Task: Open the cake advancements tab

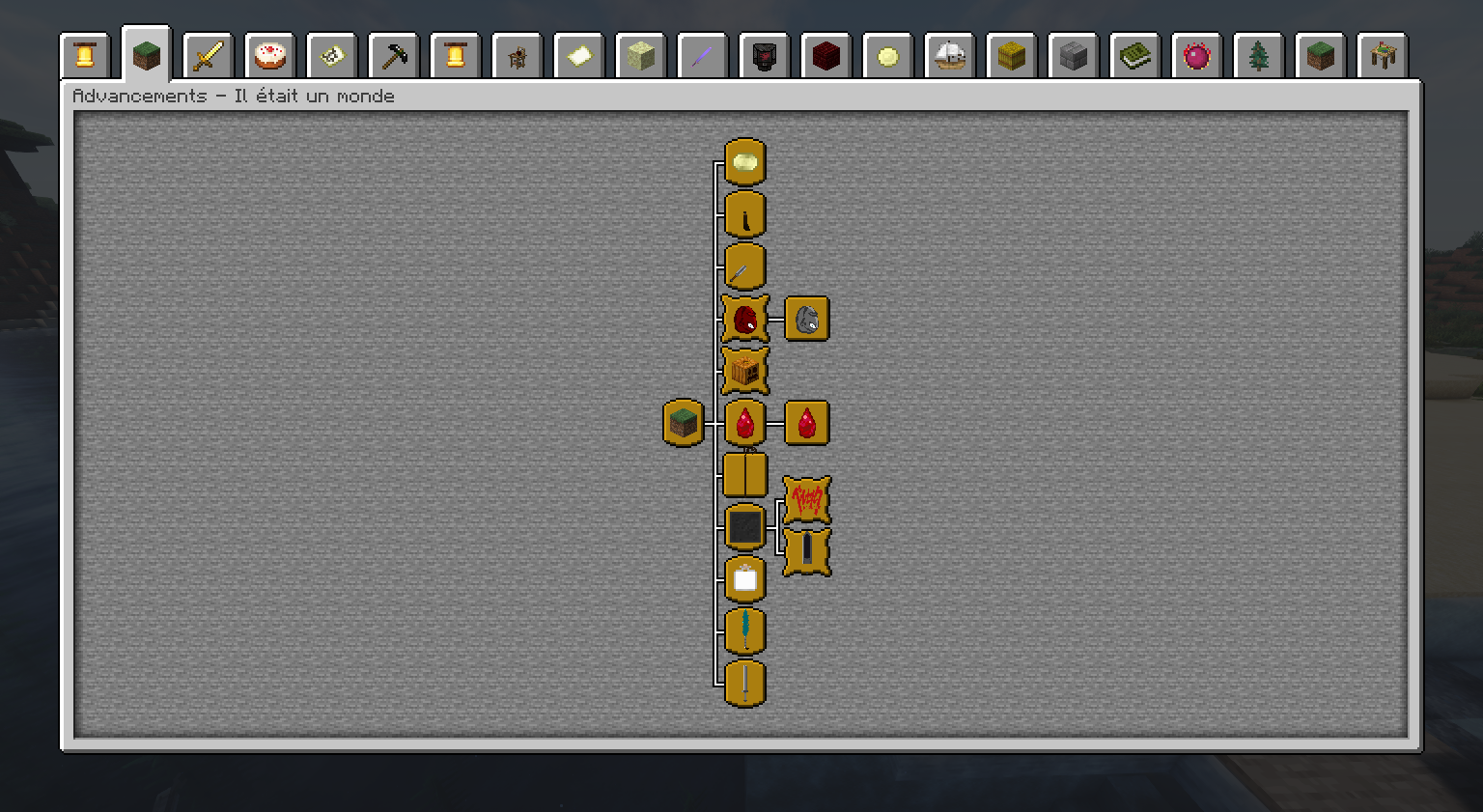Action: point(269,55)
